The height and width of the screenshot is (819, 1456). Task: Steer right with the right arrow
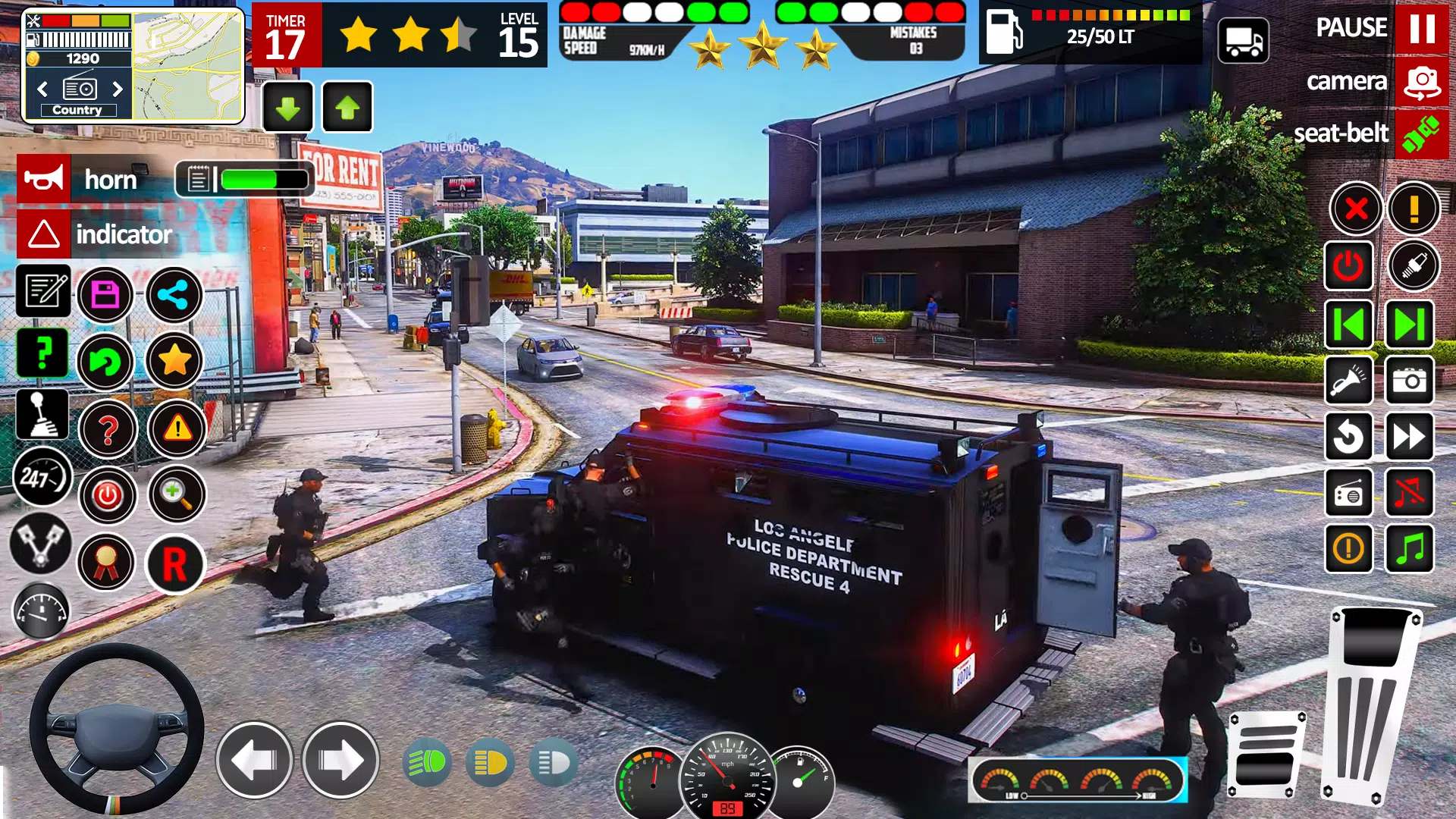tap(340, 760)
